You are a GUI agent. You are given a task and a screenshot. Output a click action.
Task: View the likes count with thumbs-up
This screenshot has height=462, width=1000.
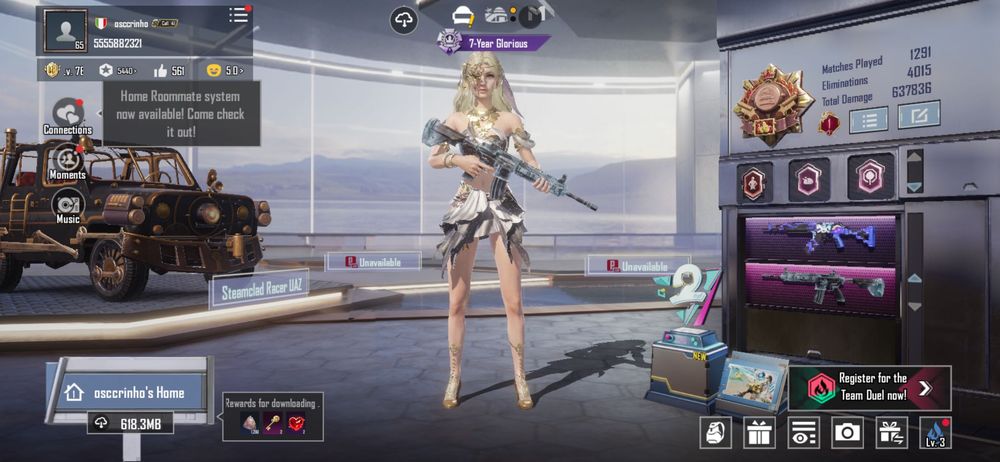(x=169, y=70)
